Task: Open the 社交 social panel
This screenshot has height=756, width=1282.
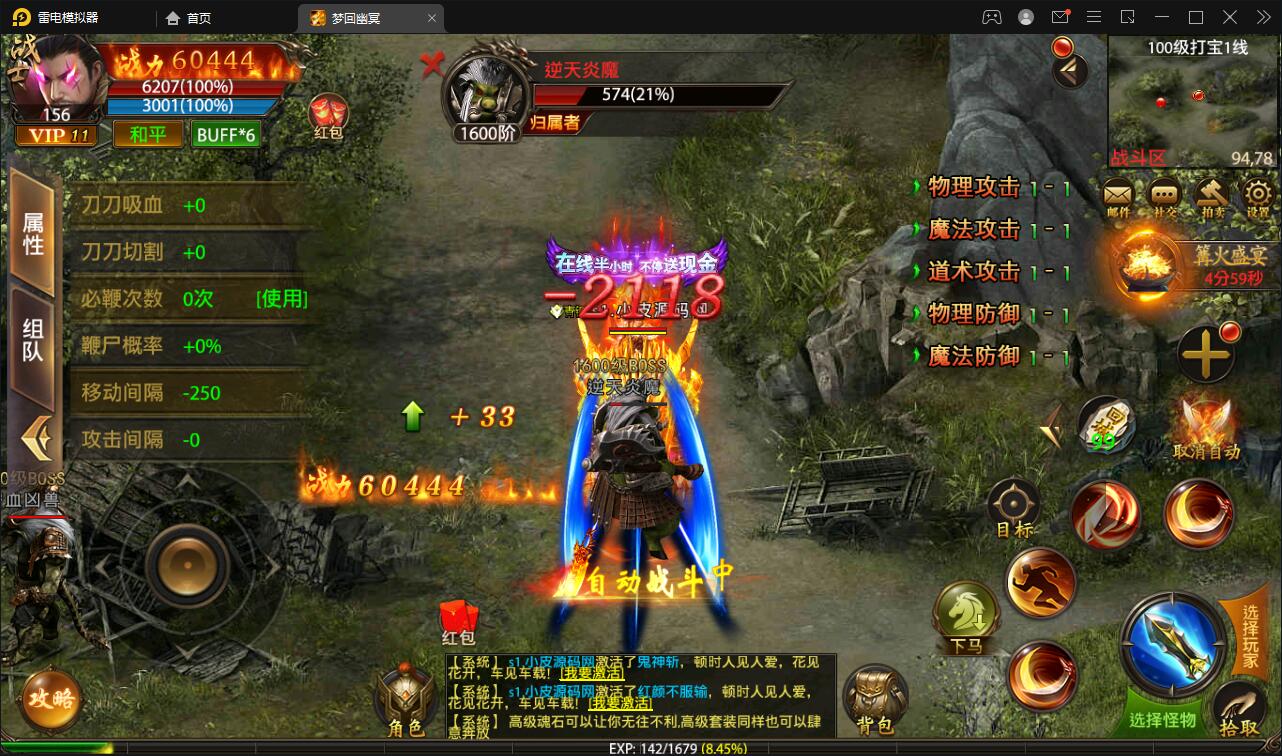Action: 1161,196
